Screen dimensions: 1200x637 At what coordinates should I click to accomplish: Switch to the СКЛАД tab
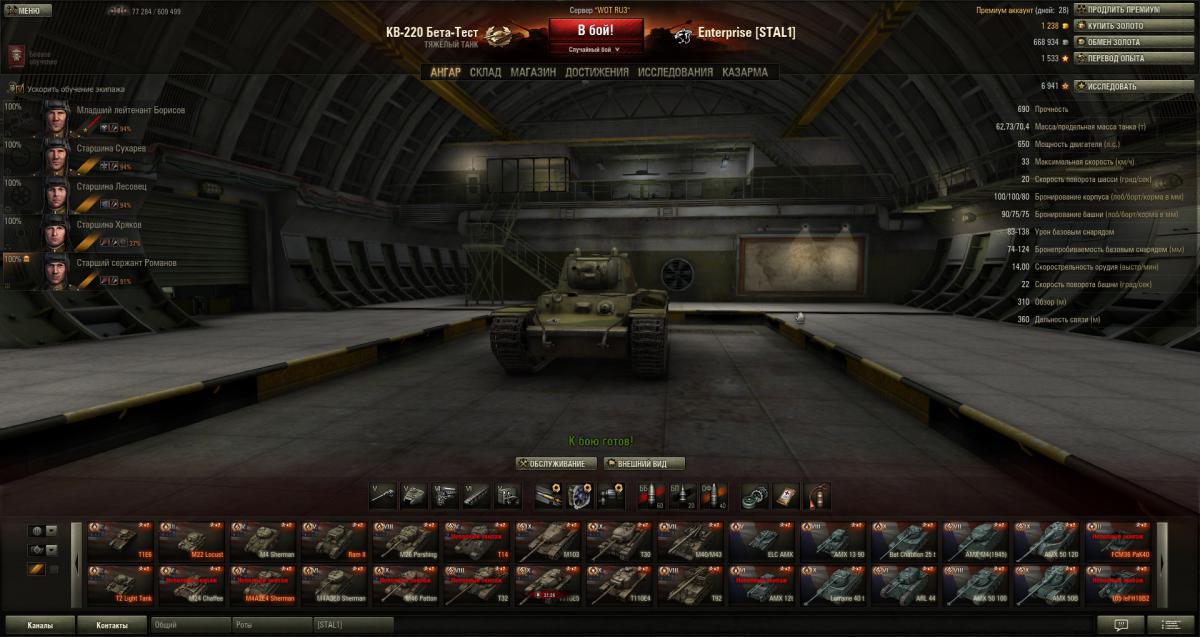(485, 72)
